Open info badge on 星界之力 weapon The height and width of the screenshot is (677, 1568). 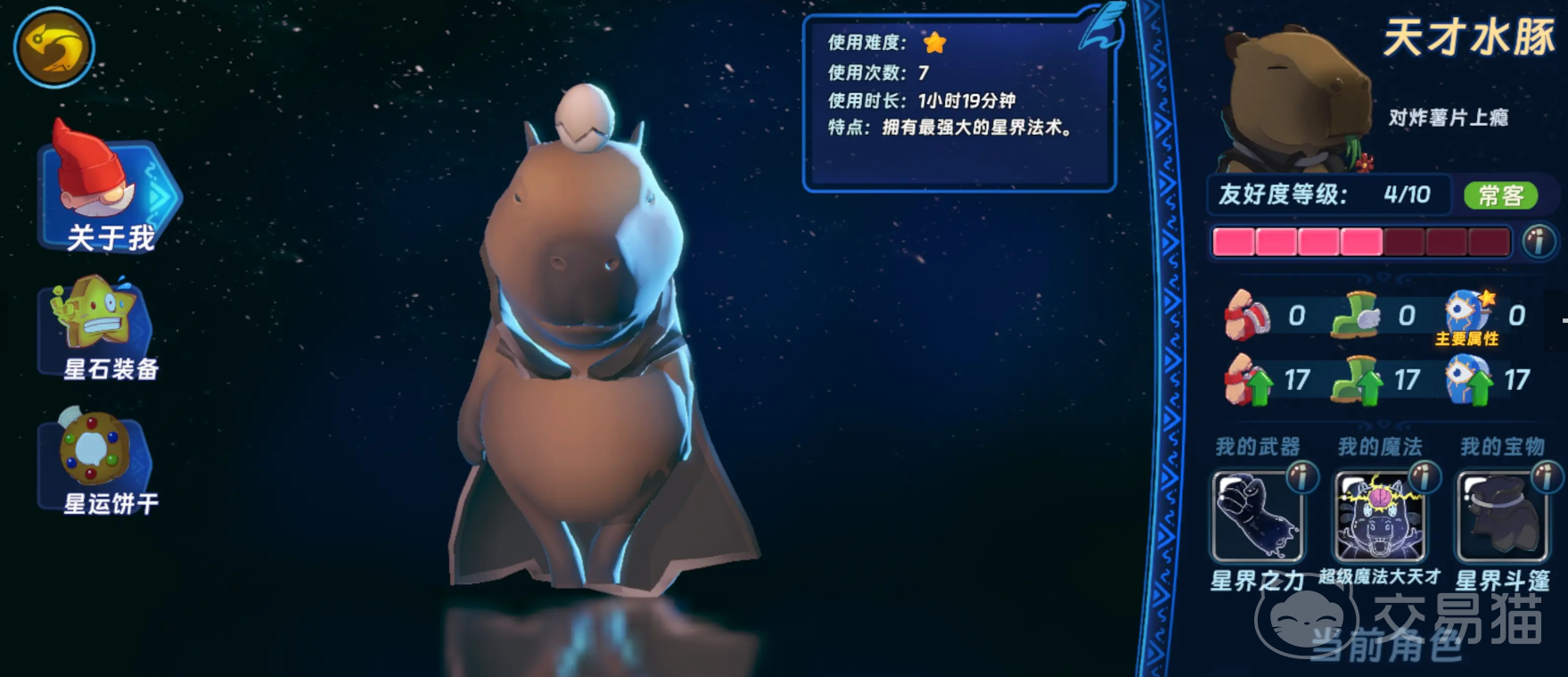pyautogui.click(x=1302, y=477)
